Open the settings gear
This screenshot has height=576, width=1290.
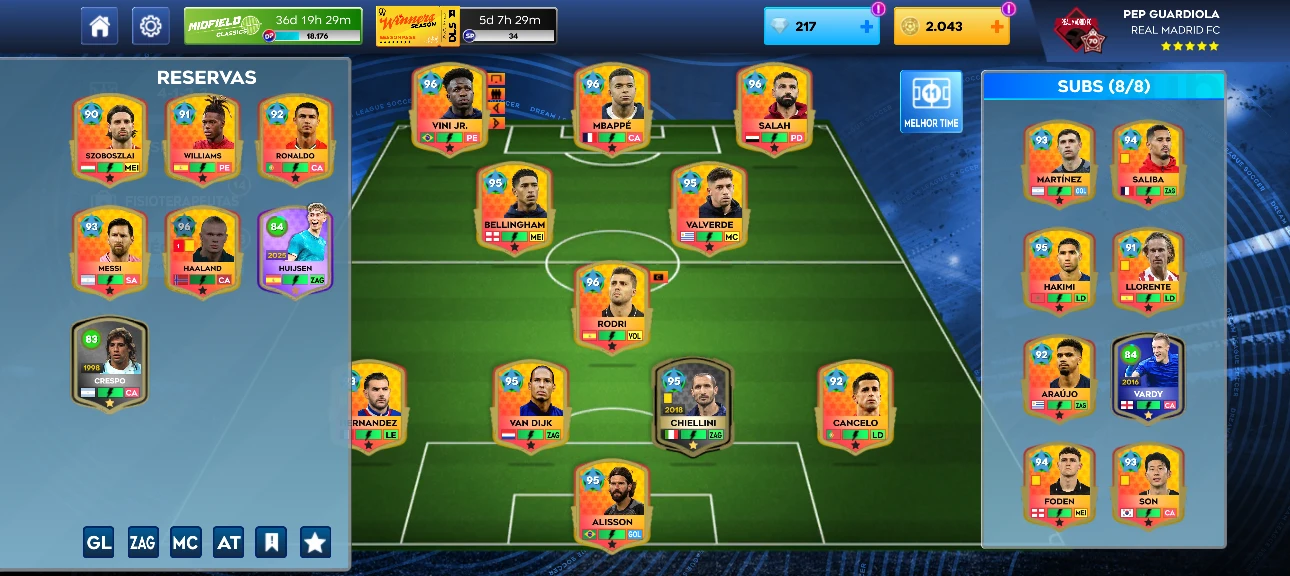pos(151,26)
